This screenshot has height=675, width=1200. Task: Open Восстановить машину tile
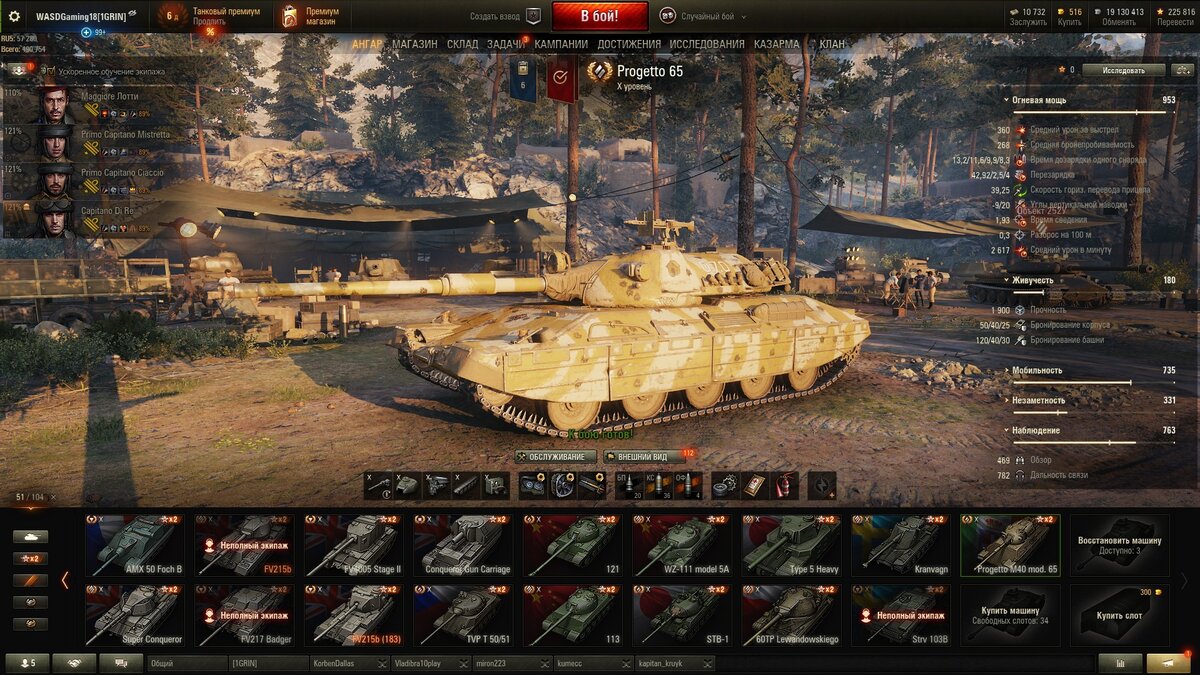click(x=1119, y=545)
